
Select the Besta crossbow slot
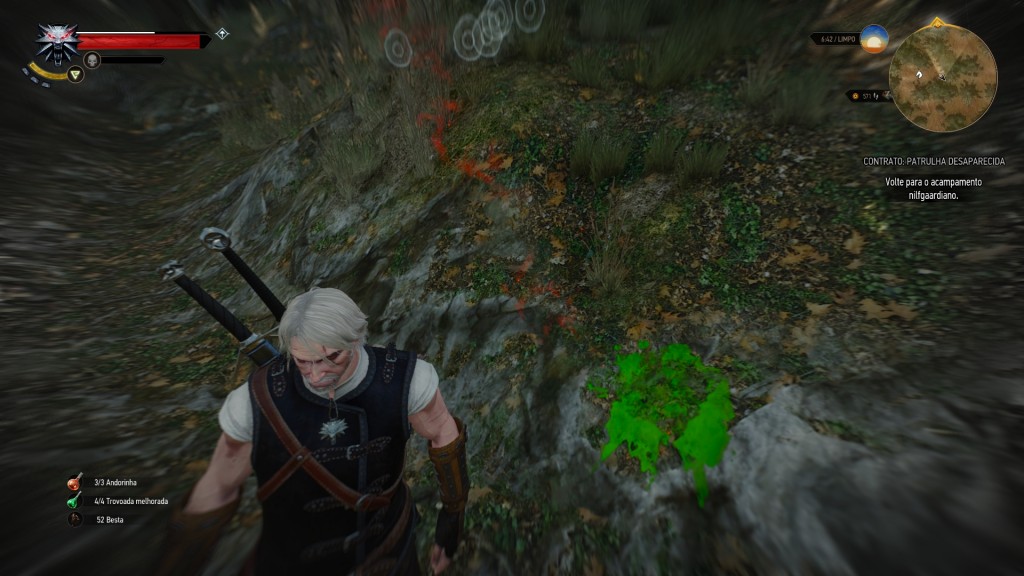pyautogui.click(x=75, y=519)
